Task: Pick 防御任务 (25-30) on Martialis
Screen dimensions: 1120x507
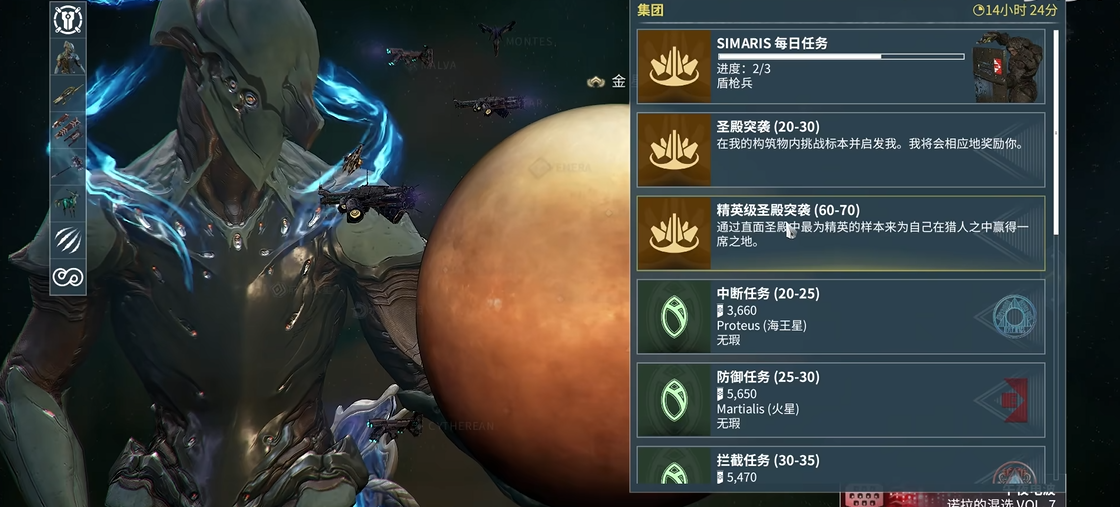Action: [840, 400]
